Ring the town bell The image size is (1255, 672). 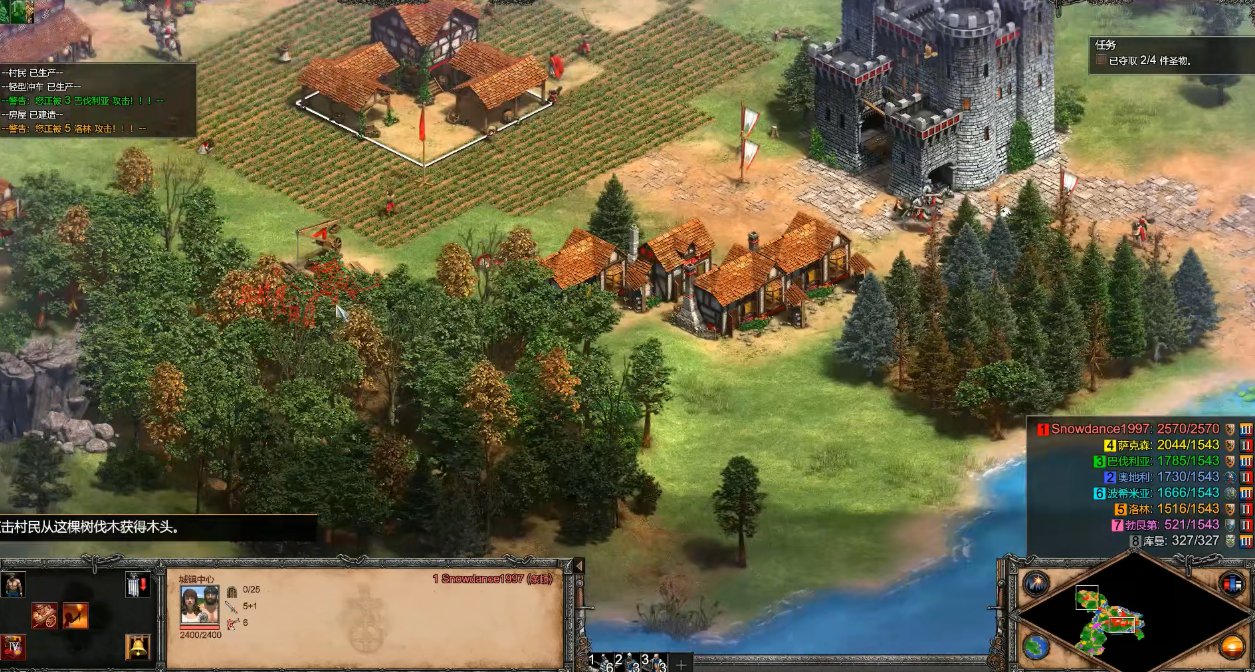tap(137, 647)
